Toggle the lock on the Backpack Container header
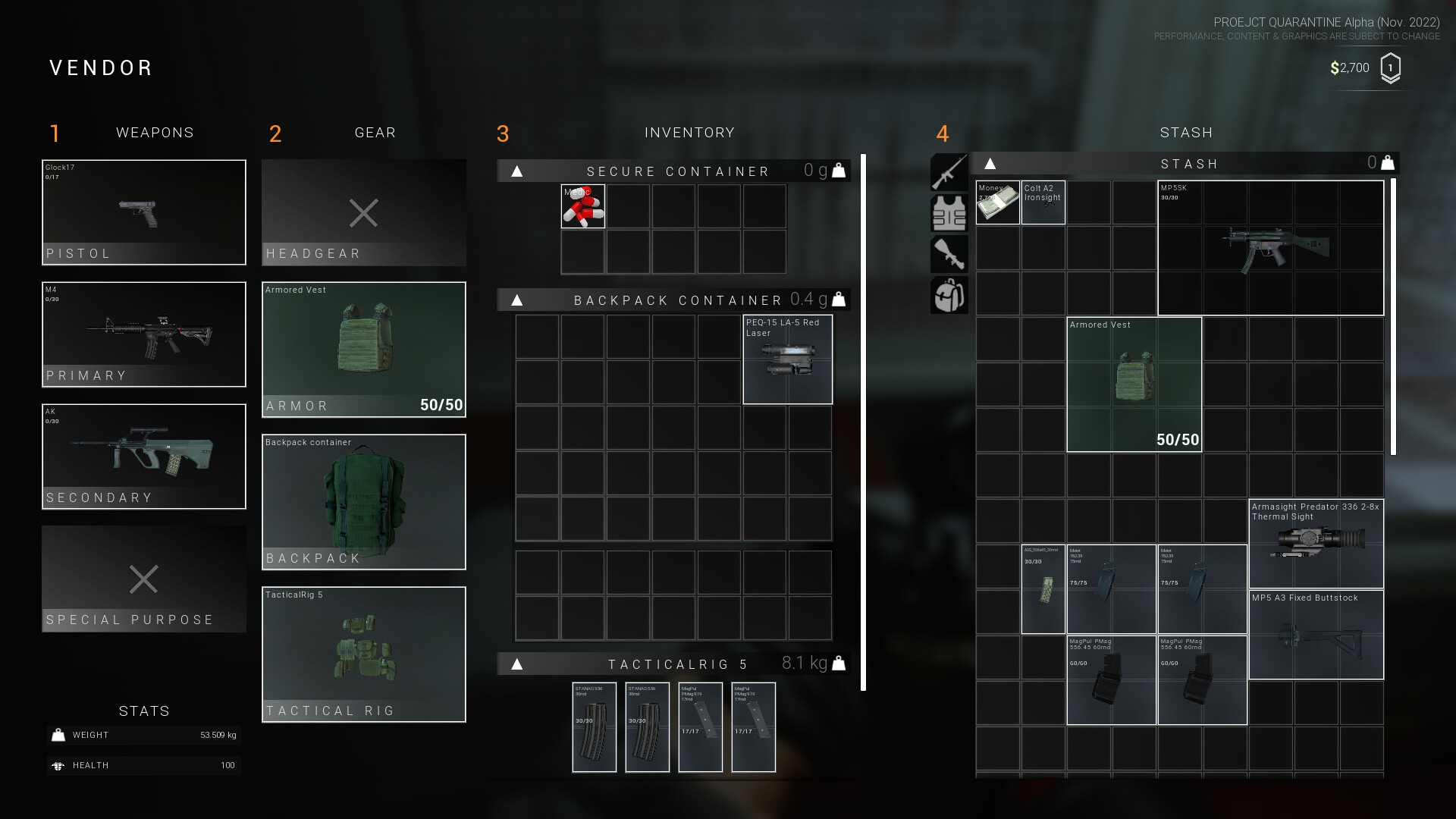The height and width of the screenshot is (819, 1456). (x=837, y=300)
